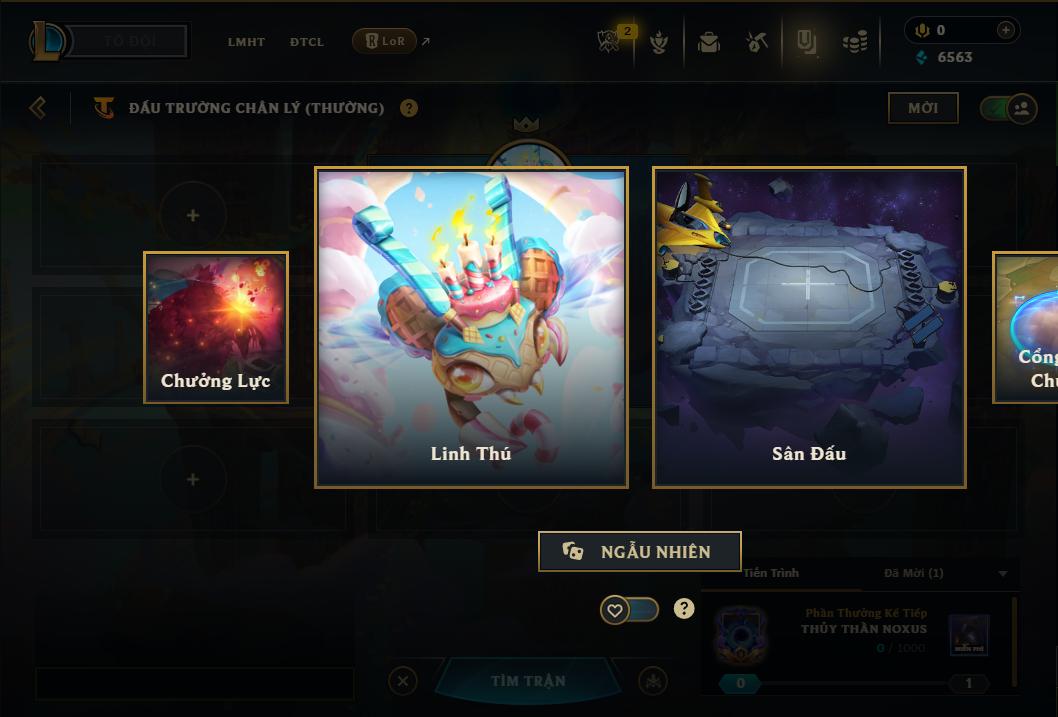Open the hammer crafting icon
Screen dimensions: 1058x717
point(757,42)
